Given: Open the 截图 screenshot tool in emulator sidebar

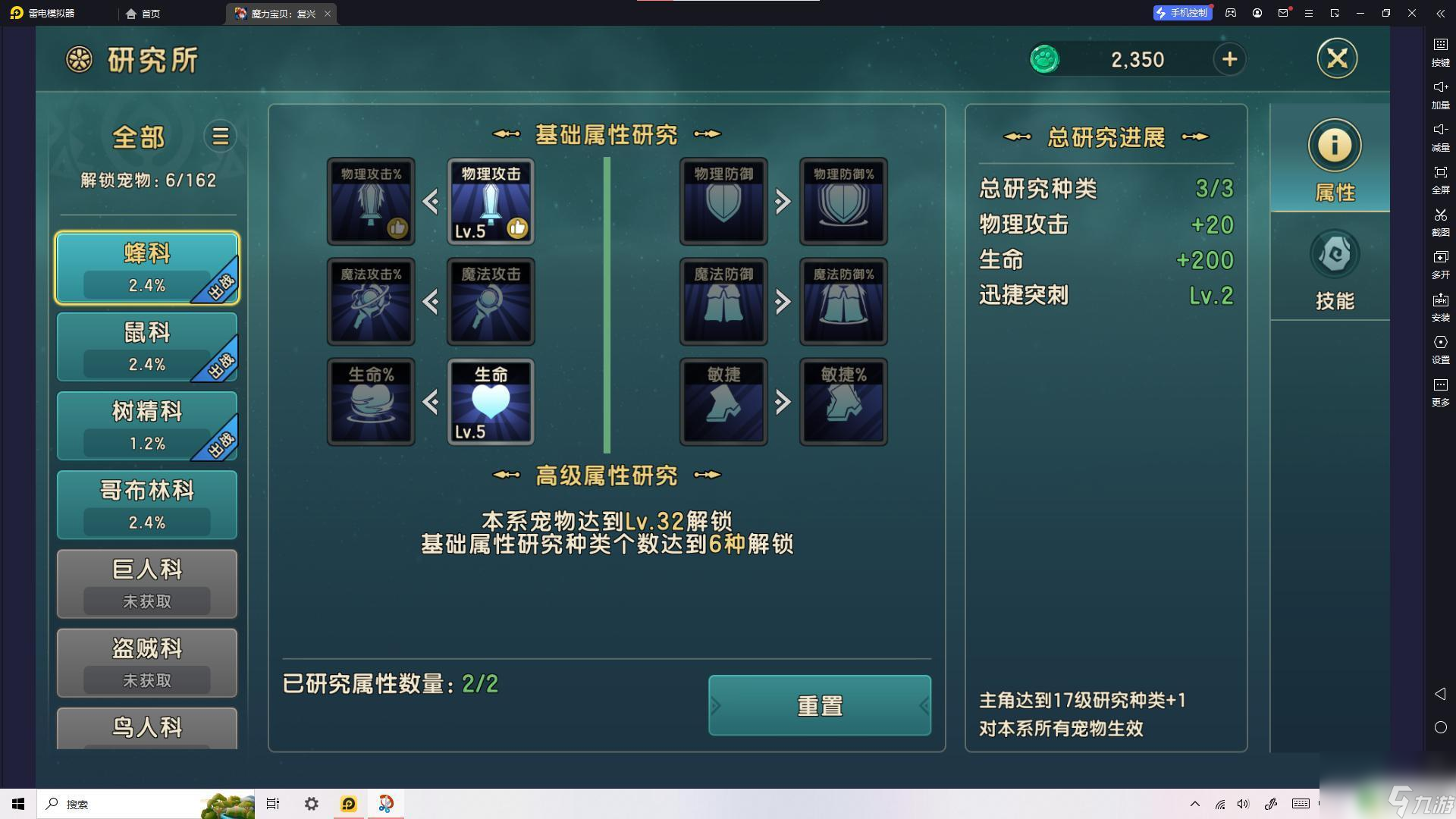Looking at the screenshot, I should (x=1439, y=223).
